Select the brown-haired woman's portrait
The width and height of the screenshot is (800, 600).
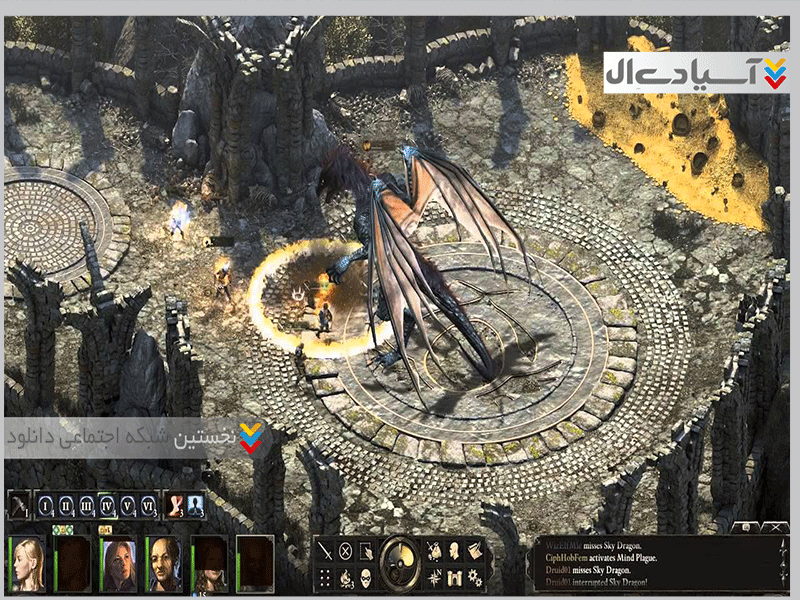pyautogui.click(x=118, y=565)
